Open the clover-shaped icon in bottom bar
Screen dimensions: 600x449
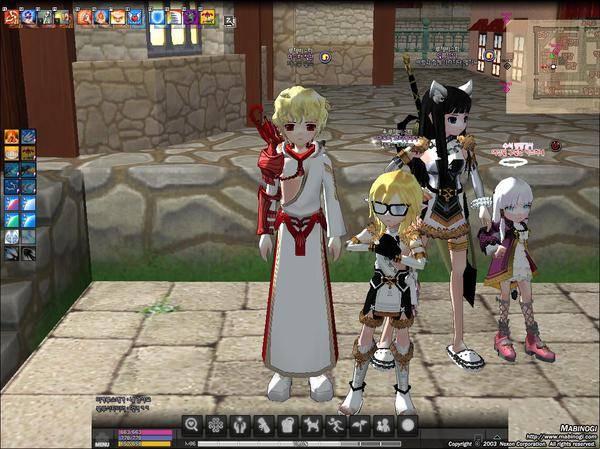(215, 425)
